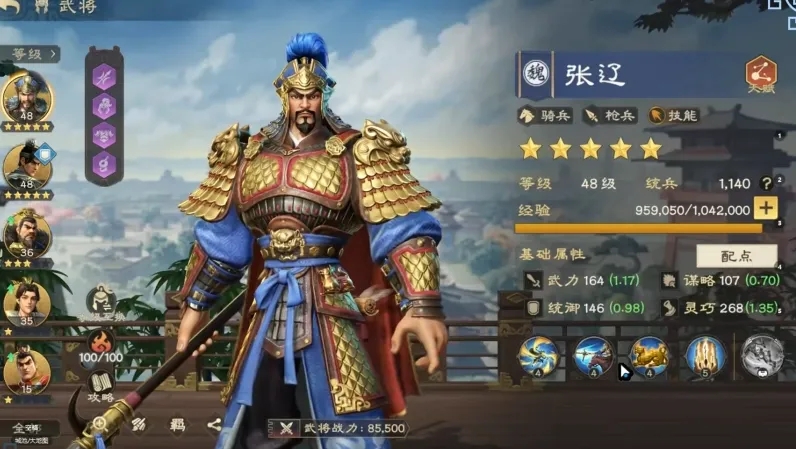Open the grey locked skill icon
Image resolution: width=796 pixels, height=449 pixels.
pos(761,358)
